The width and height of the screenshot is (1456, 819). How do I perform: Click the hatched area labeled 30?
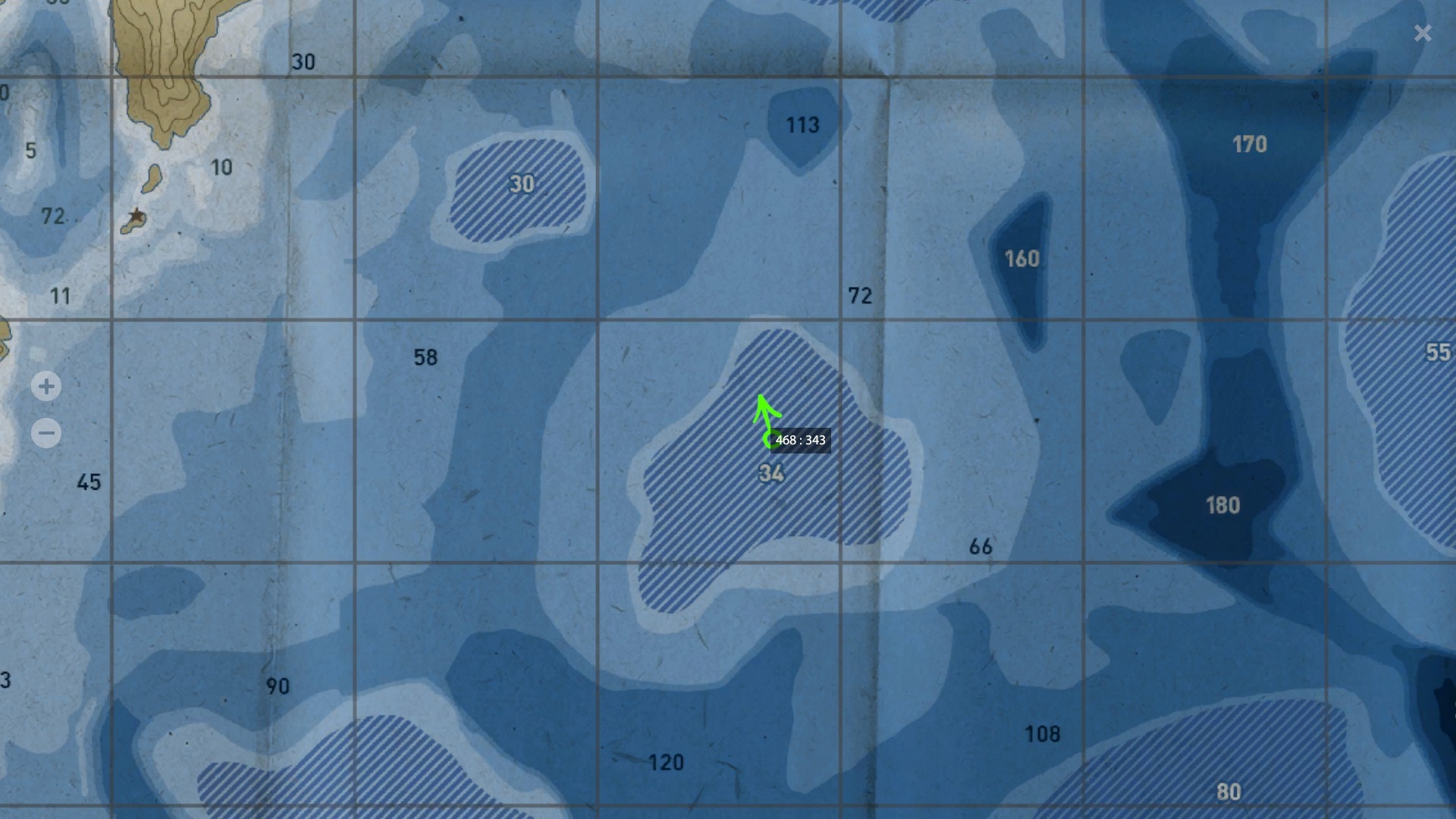(522, 184)
